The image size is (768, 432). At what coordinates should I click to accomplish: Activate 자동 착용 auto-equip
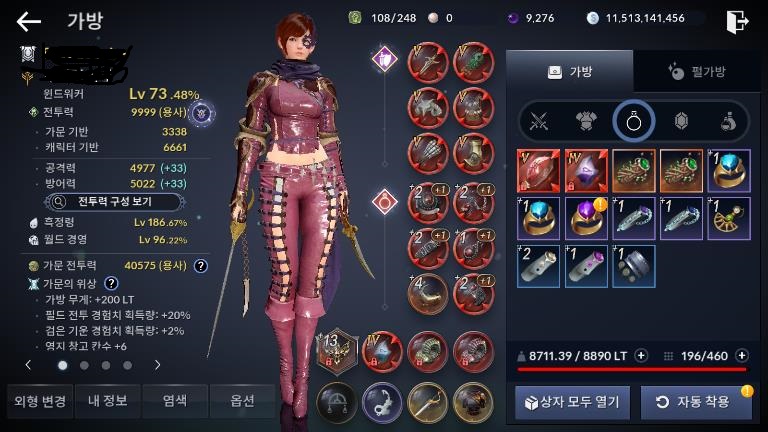point(695,402)
